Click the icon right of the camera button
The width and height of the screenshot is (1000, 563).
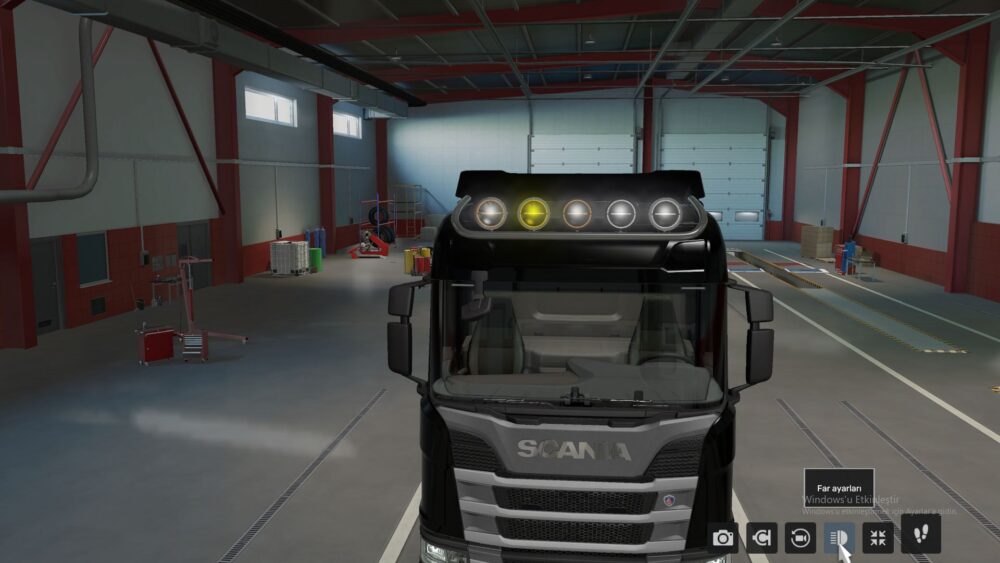tap(761, 538)
